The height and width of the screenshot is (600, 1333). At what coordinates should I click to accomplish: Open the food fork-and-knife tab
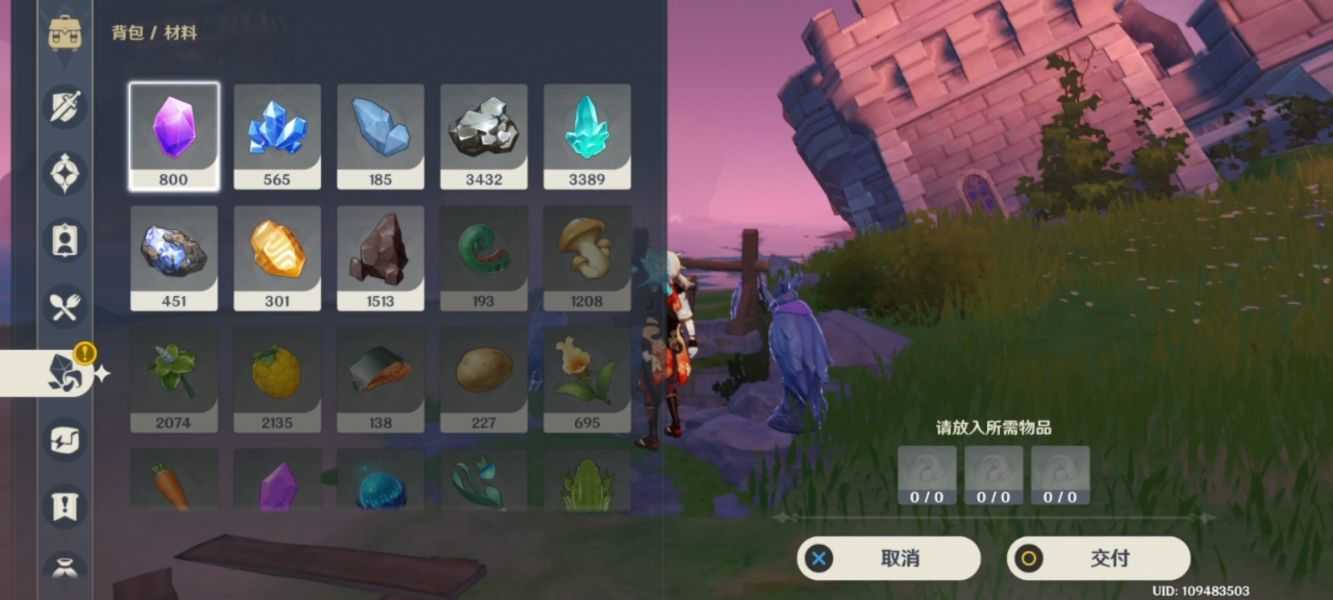click(x=66, y=307)
